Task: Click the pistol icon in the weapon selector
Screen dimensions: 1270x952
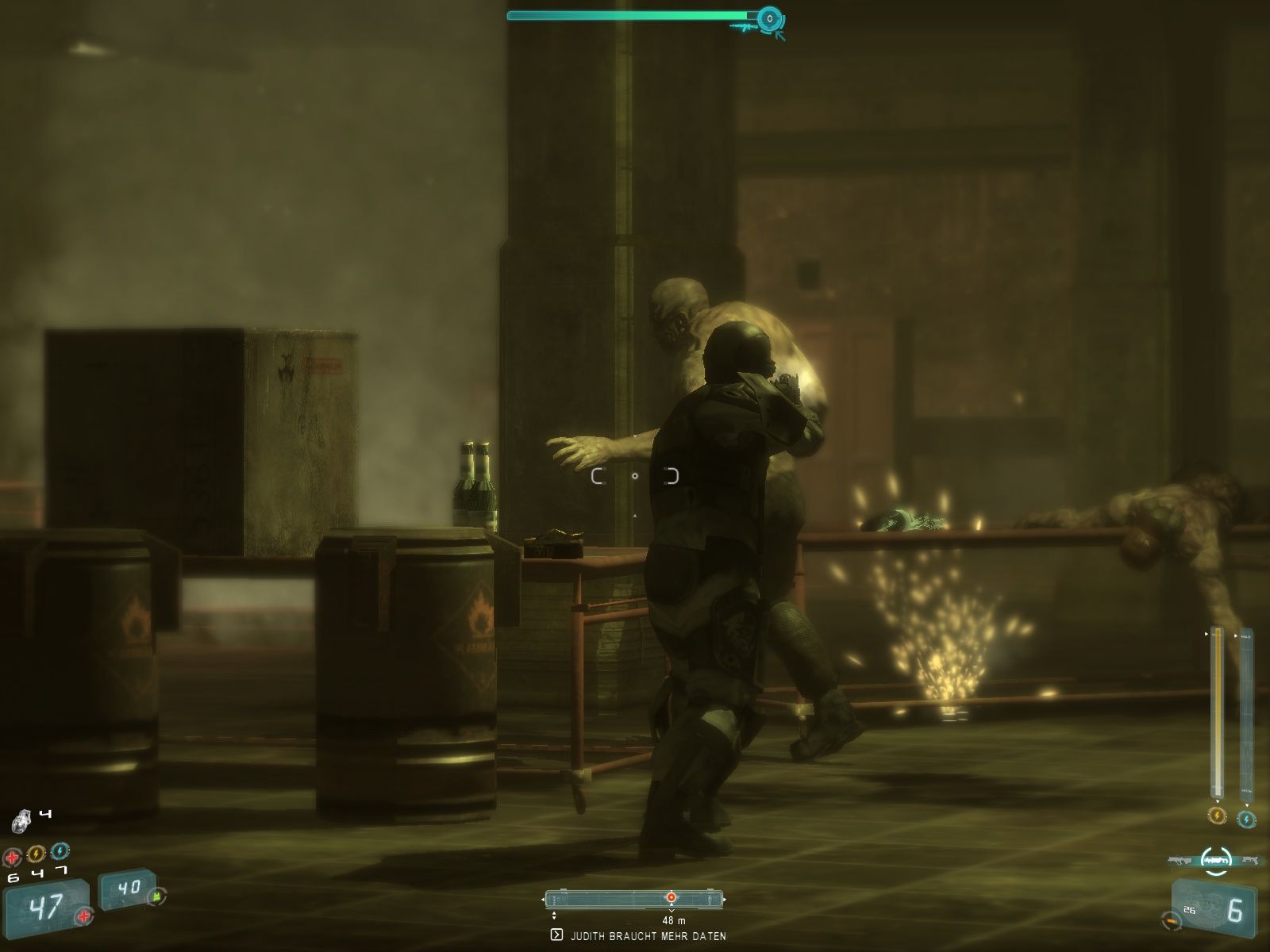Action: tap(1251, 860)
